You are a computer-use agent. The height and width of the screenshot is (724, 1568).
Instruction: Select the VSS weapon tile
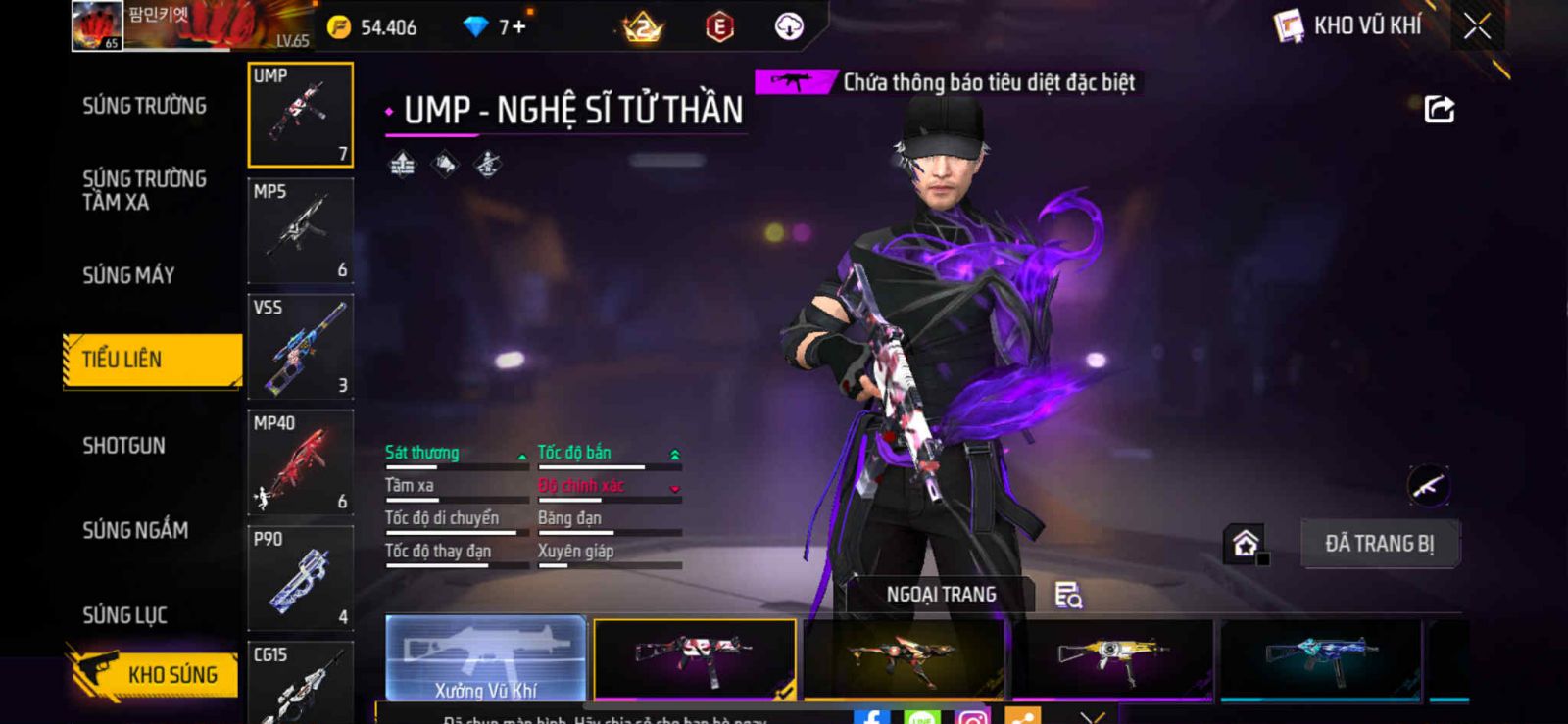point(301,347)
